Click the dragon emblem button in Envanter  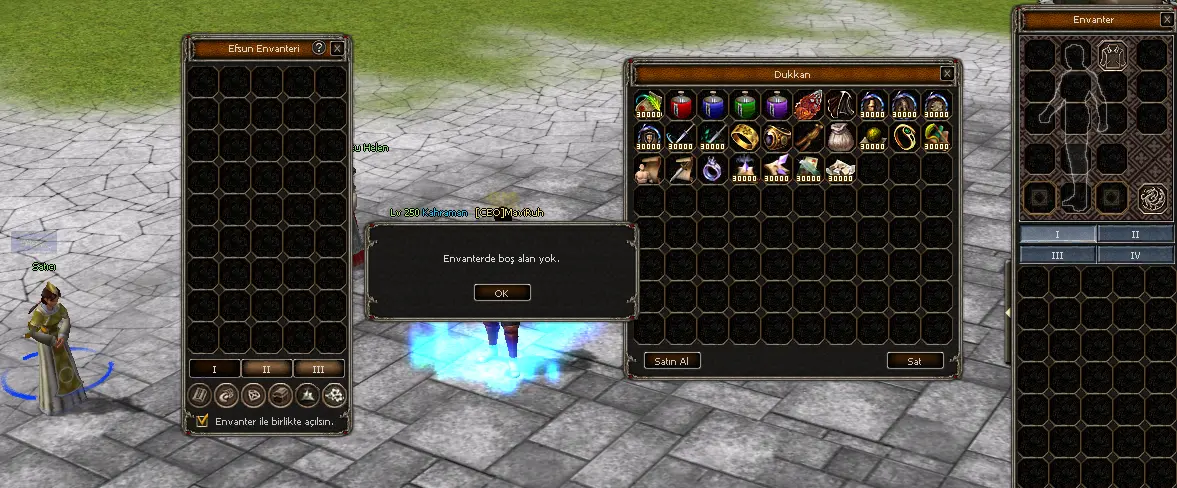click(1153, 197)
